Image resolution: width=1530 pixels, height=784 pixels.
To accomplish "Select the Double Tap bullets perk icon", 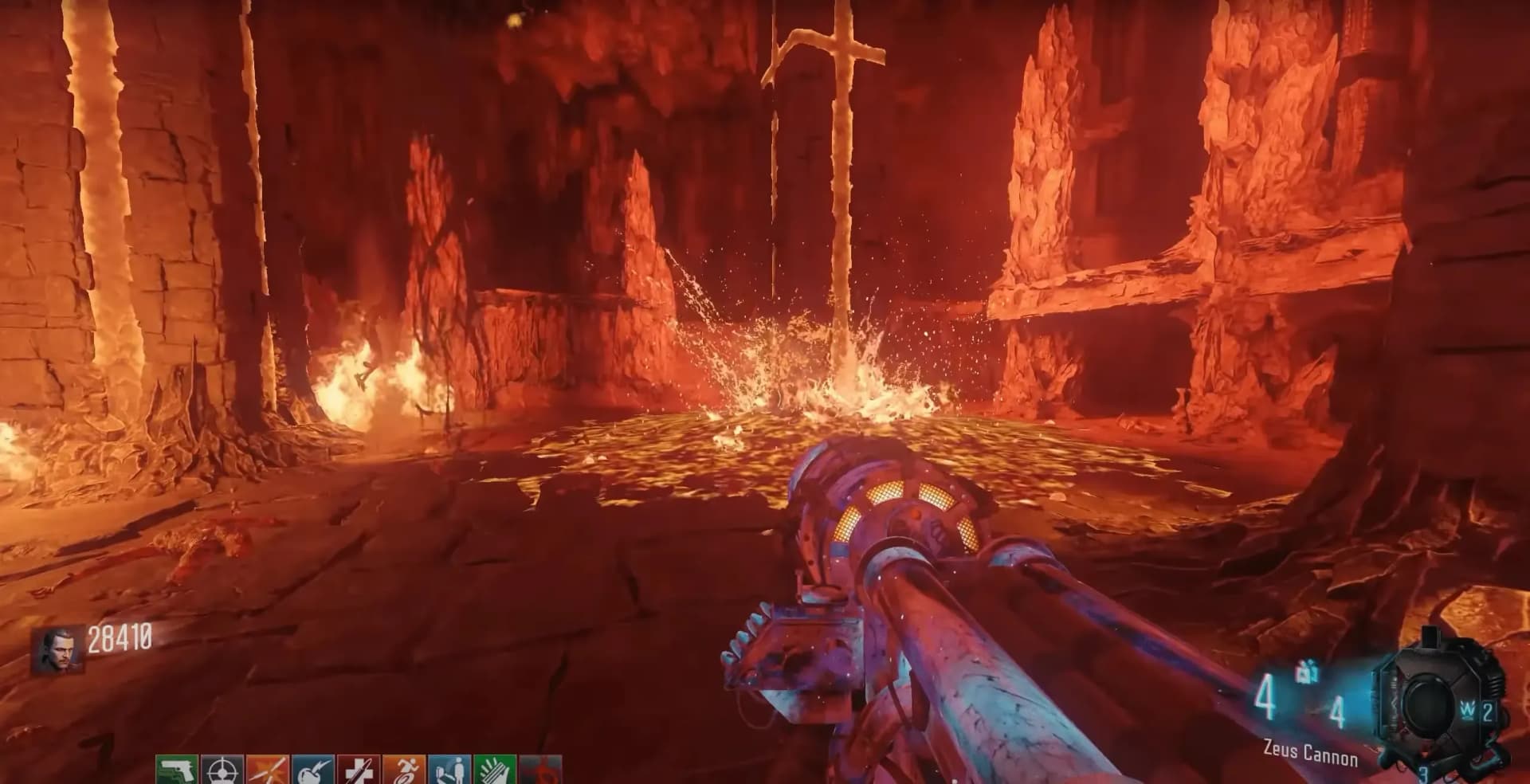I will 268,771.
